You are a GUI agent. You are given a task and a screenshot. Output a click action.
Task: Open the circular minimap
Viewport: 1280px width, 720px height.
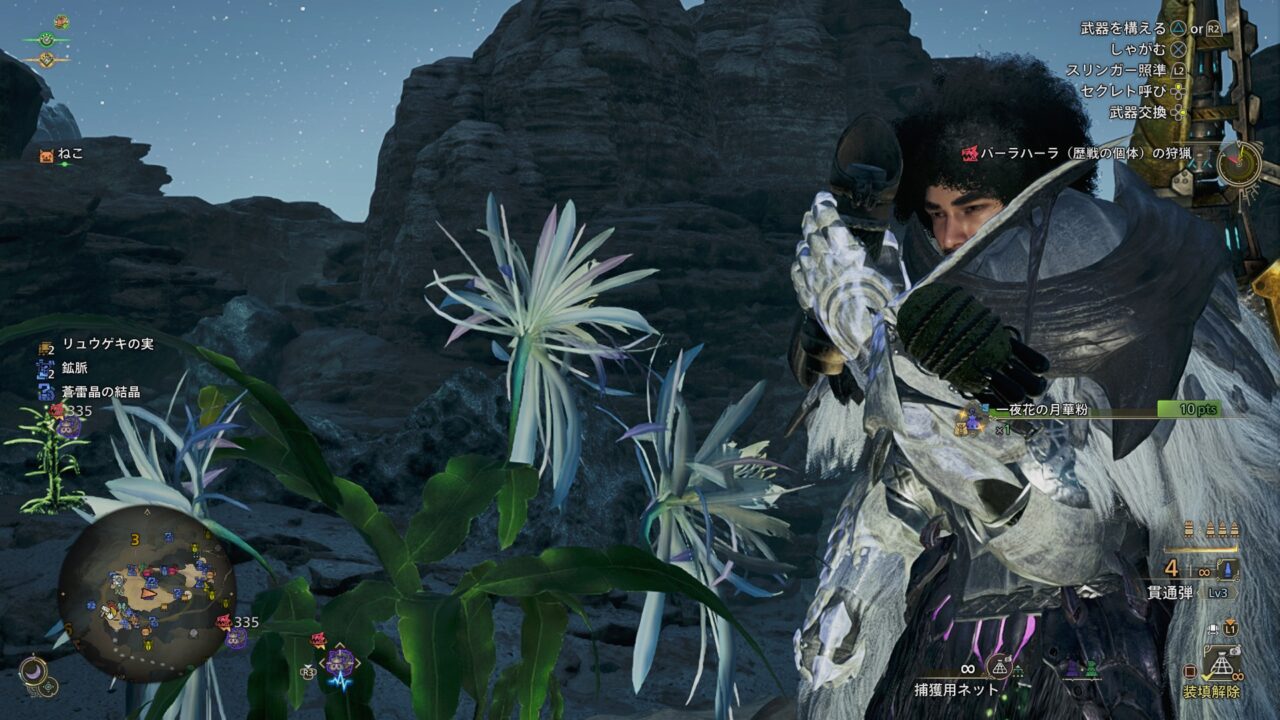click(x=146, y=593)
